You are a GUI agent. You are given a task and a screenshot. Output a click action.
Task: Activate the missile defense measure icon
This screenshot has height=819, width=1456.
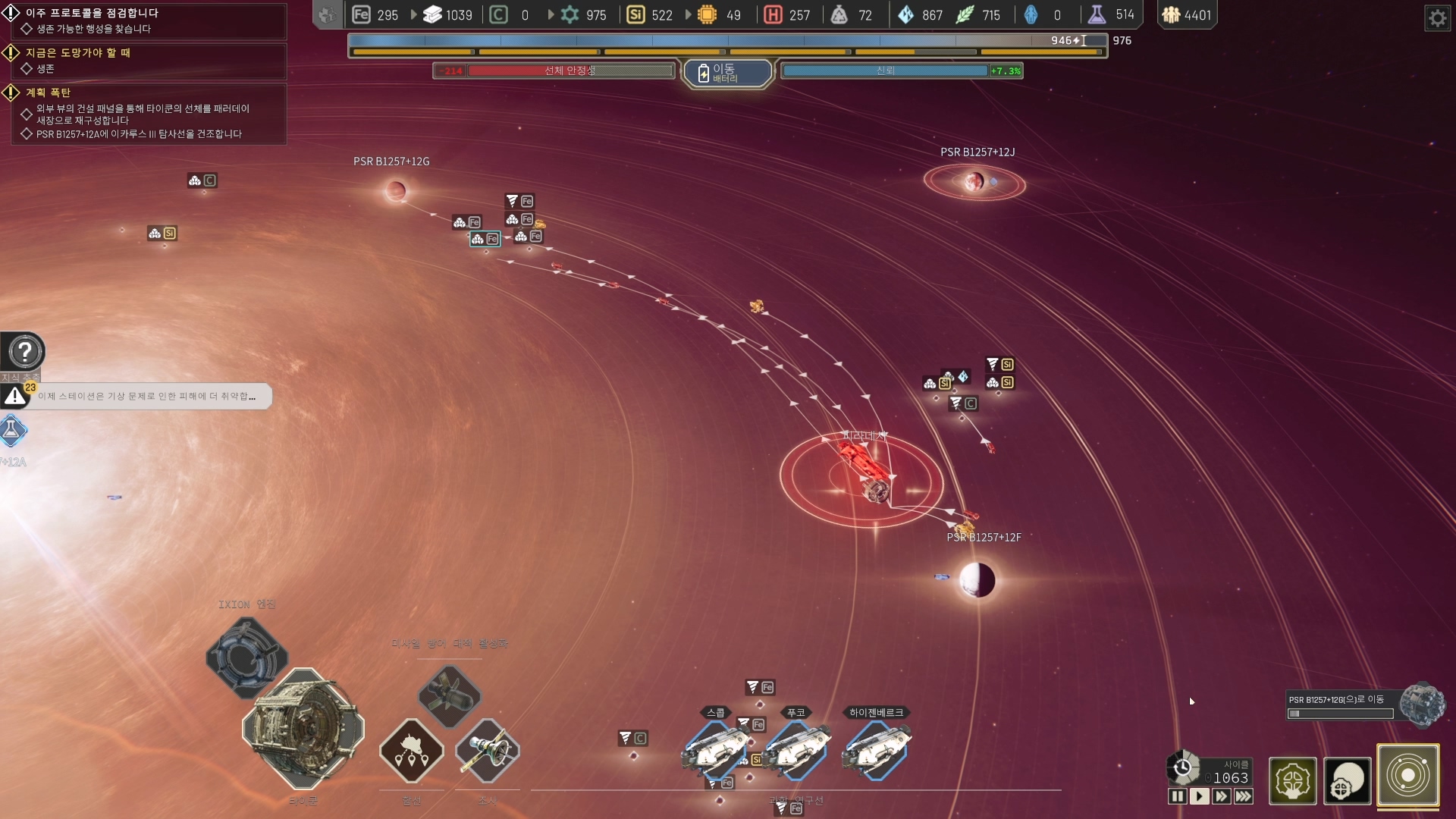pyautogui.click(x=450, y=695)
